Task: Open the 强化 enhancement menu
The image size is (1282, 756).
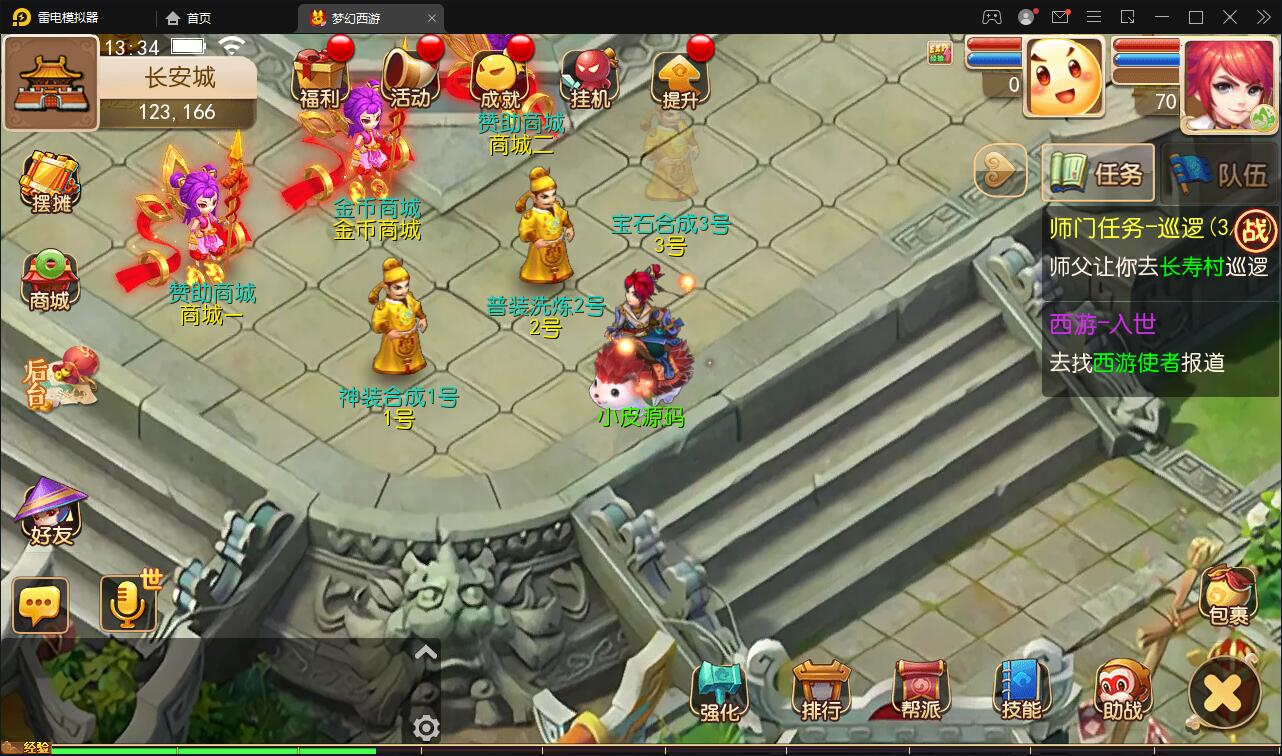Action: click(719, 692)
